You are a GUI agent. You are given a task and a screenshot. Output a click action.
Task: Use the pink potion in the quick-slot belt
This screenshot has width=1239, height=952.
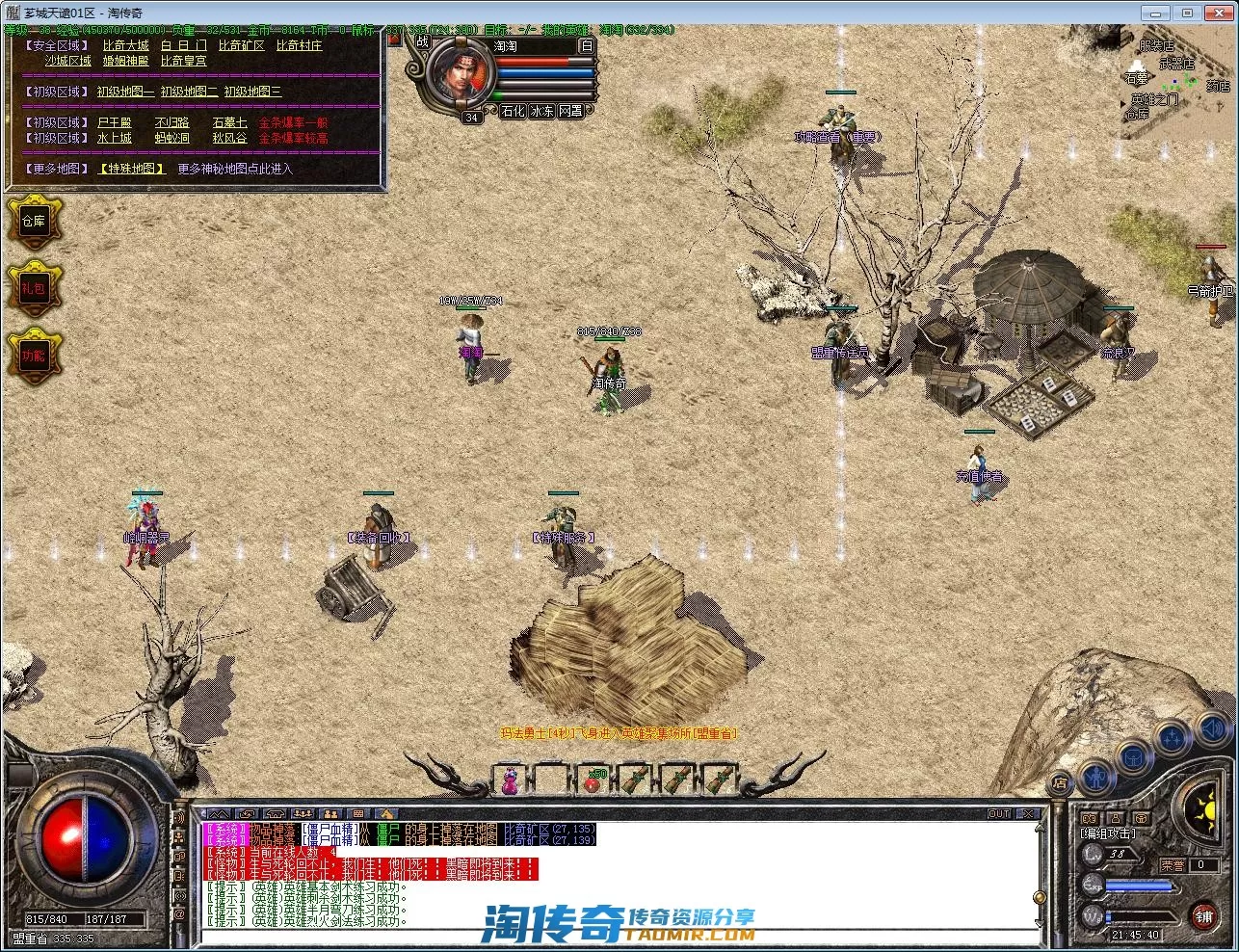coord(511,779)
